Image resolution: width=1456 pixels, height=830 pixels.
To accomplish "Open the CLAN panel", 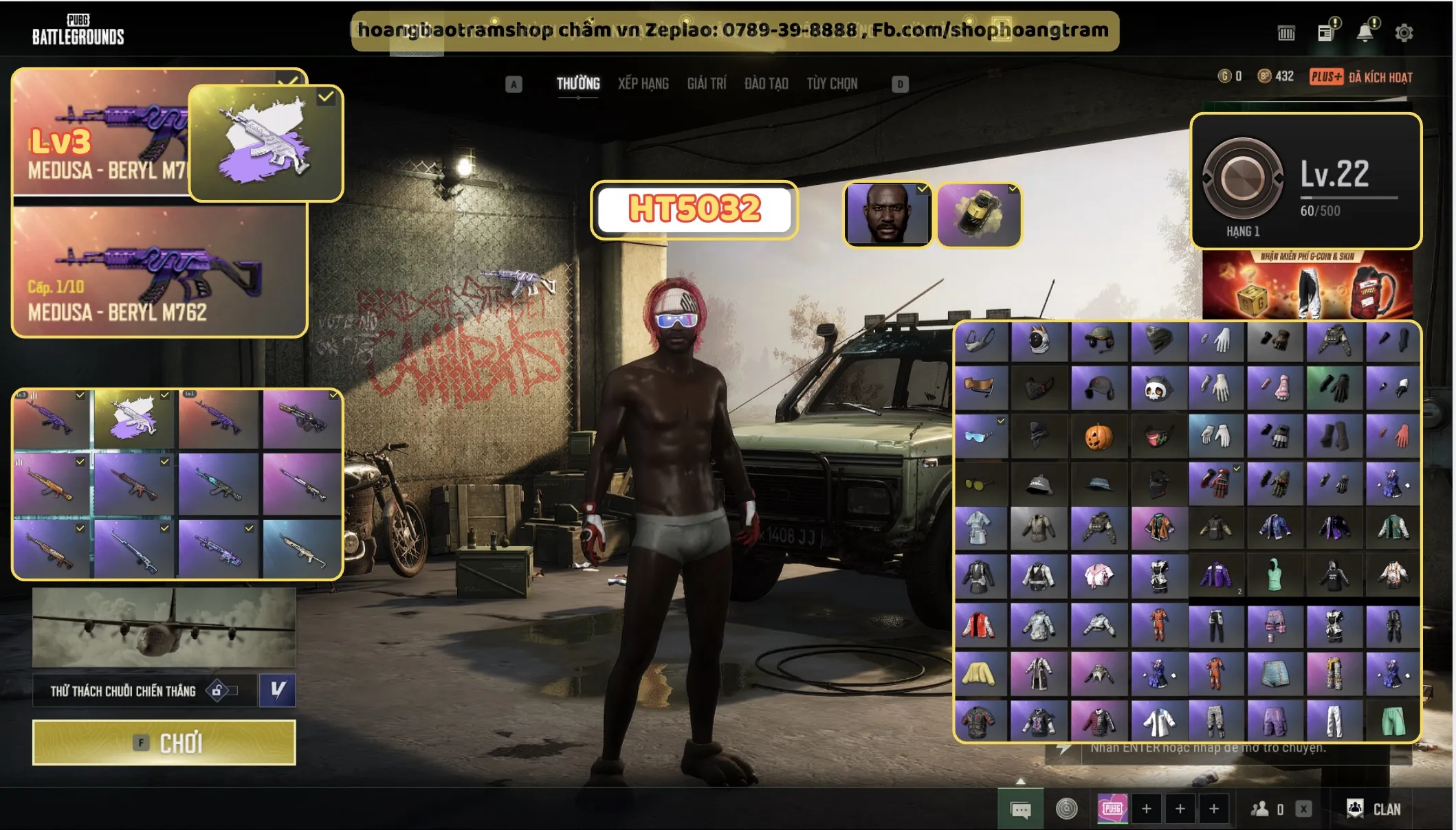I will click(x=1374, y=809).
